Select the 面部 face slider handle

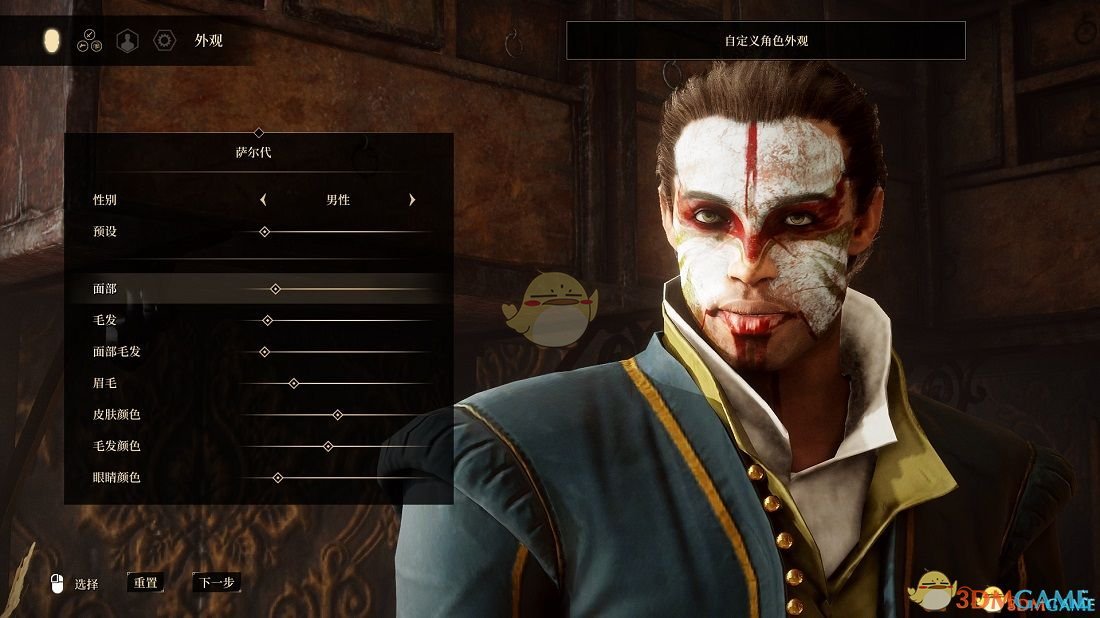[x=275, y=289]
